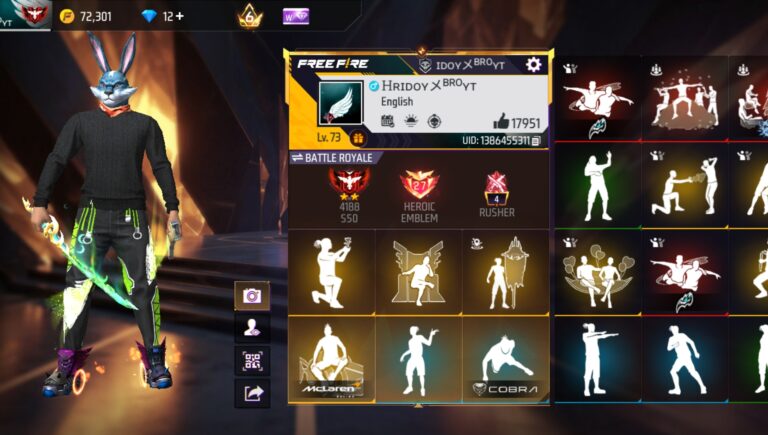Image resolution: width=768 pixels, height=435 pixels.
Task: Copy the UID using the copy icon
Action: 536,141
